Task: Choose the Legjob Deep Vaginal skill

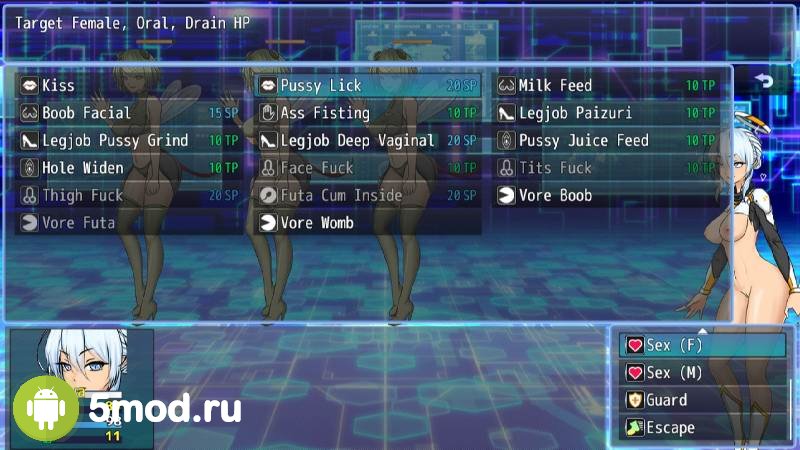Action: pyautogui.click(x=367, y=141)
